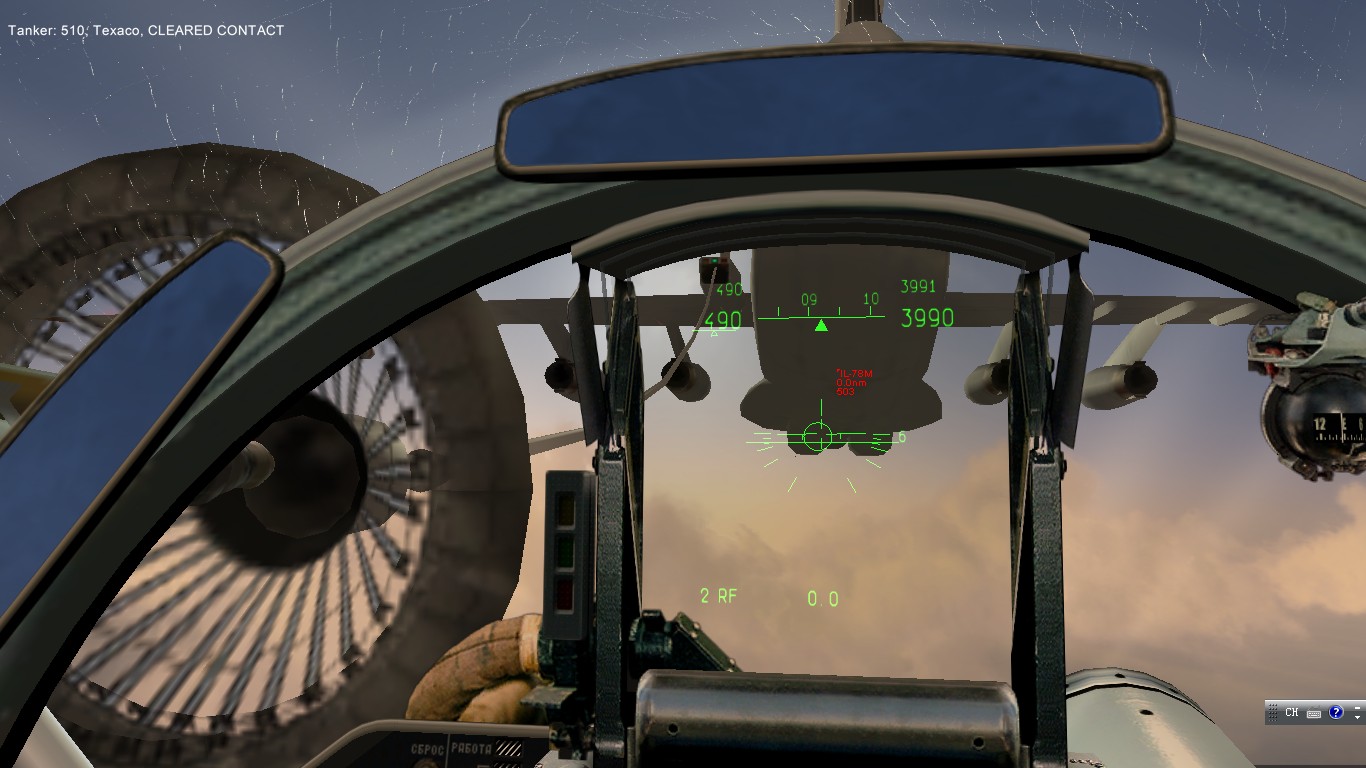The width and height of the screenshot is (1366, 768).
Task: Open the blue question mark help icon in the tray
Action: point(1336,712)
